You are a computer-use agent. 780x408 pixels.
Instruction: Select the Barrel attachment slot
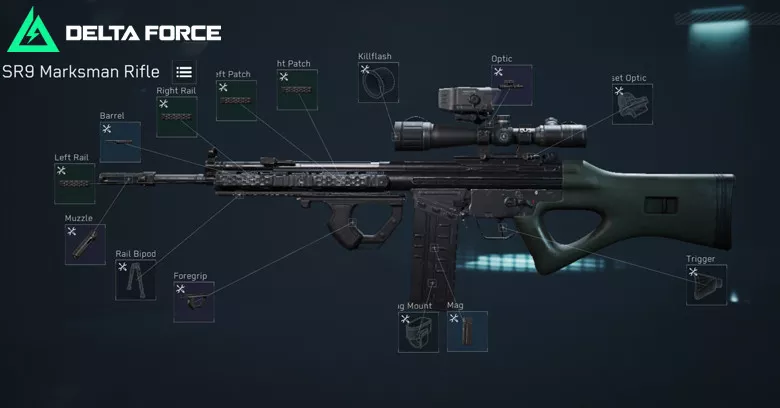[x=119, y=143]
